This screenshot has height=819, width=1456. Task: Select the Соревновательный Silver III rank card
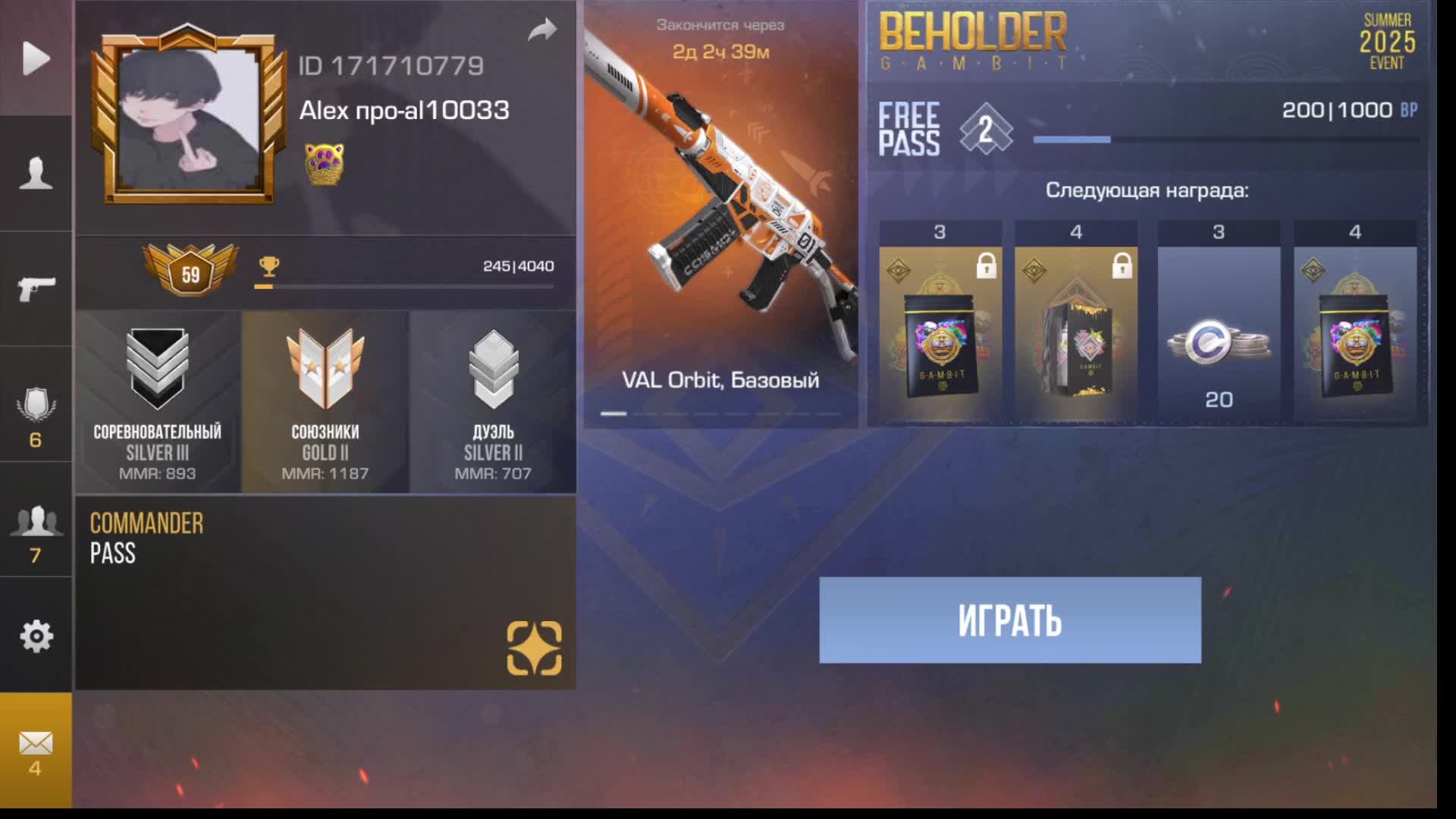point(158,403)
